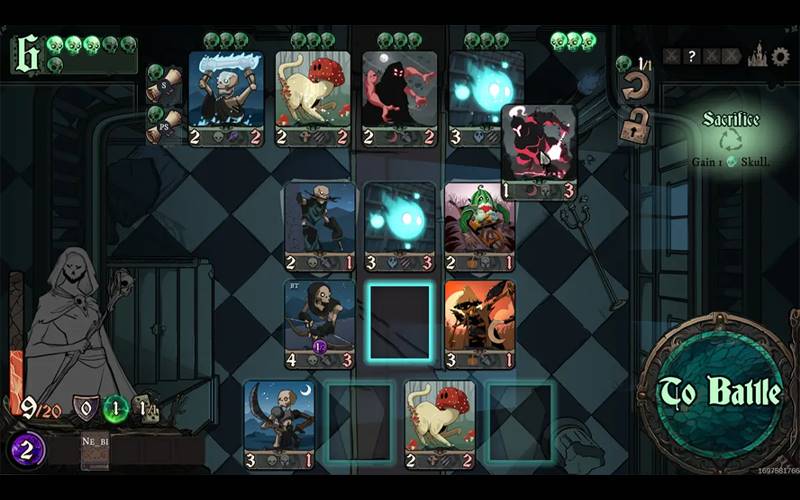Screen dimensions: 800x500
Task: Click the scroll marked PS beside the shop
Action: click(165, 126)
